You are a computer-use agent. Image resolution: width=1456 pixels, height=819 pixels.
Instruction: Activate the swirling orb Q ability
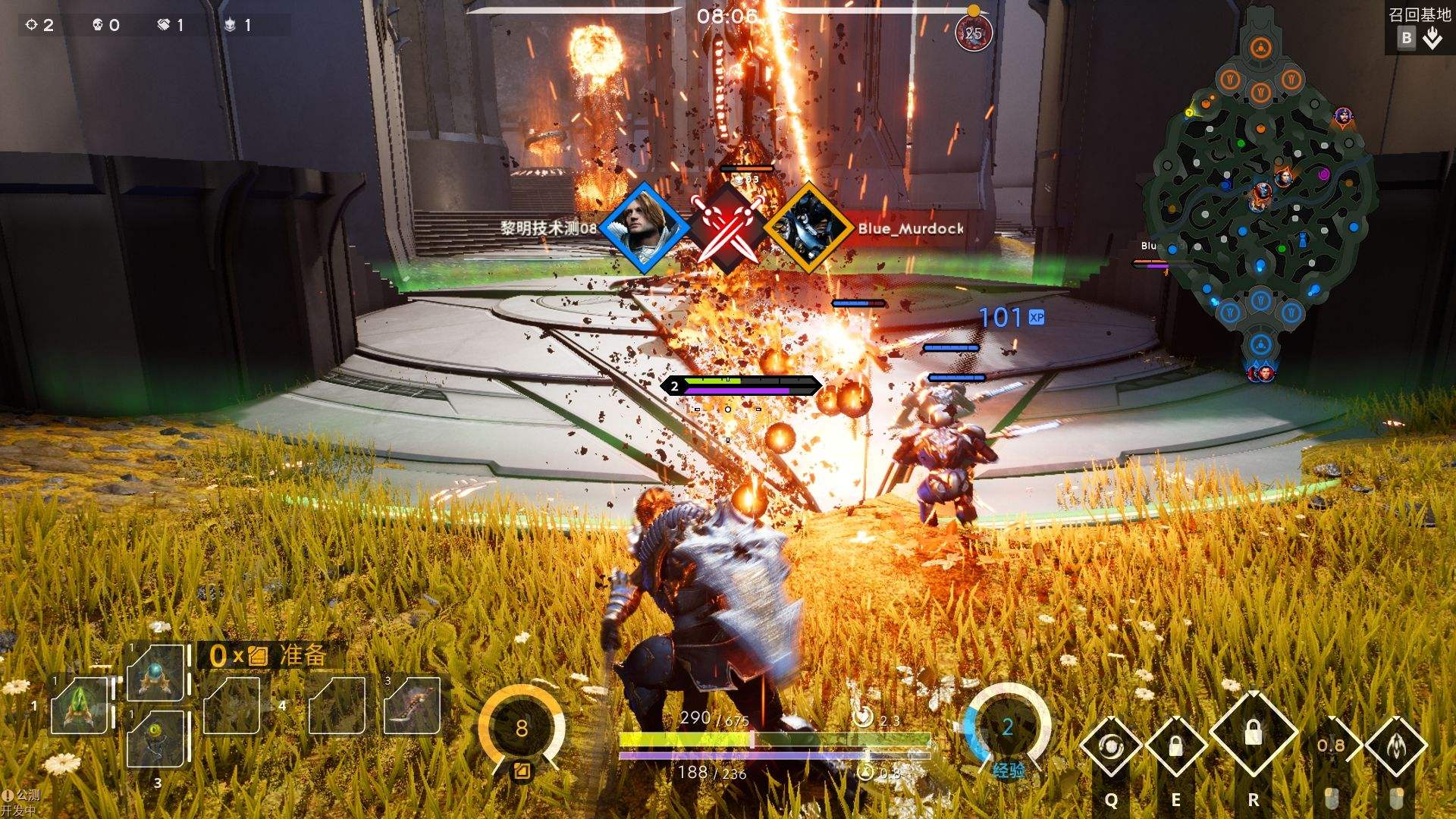click(x=1111, y=746)
